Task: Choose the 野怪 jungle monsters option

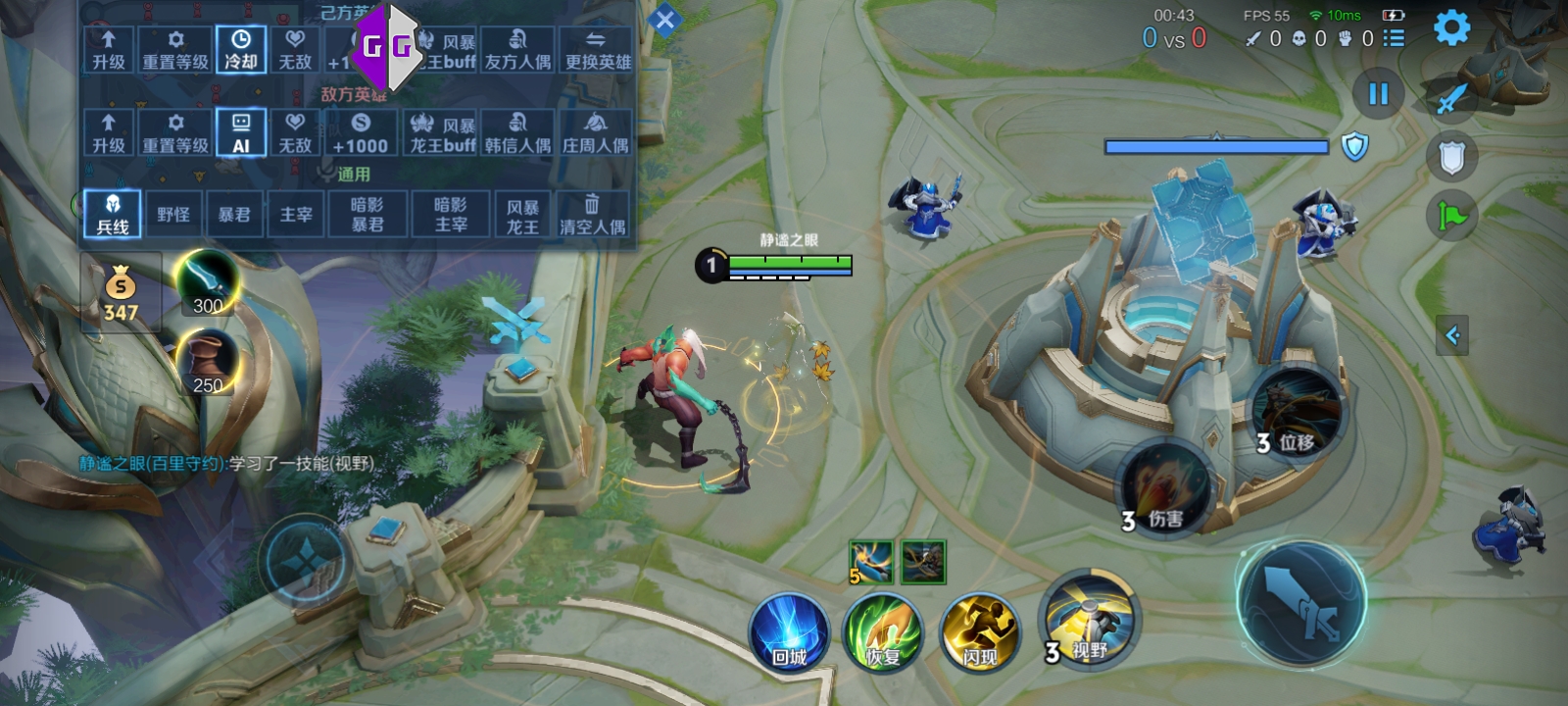Action: click(173, 214)
